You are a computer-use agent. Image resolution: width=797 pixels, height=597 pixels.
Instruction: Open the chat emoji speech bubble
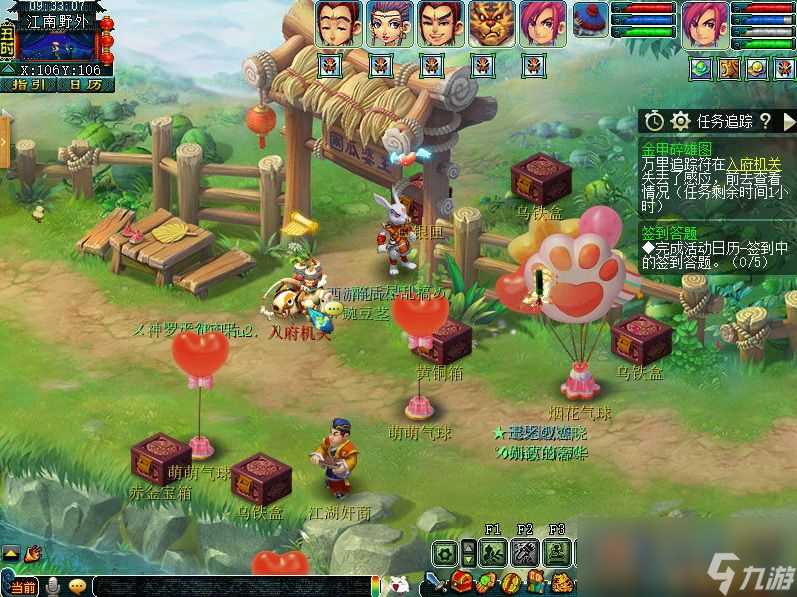[x=77, y=586]
